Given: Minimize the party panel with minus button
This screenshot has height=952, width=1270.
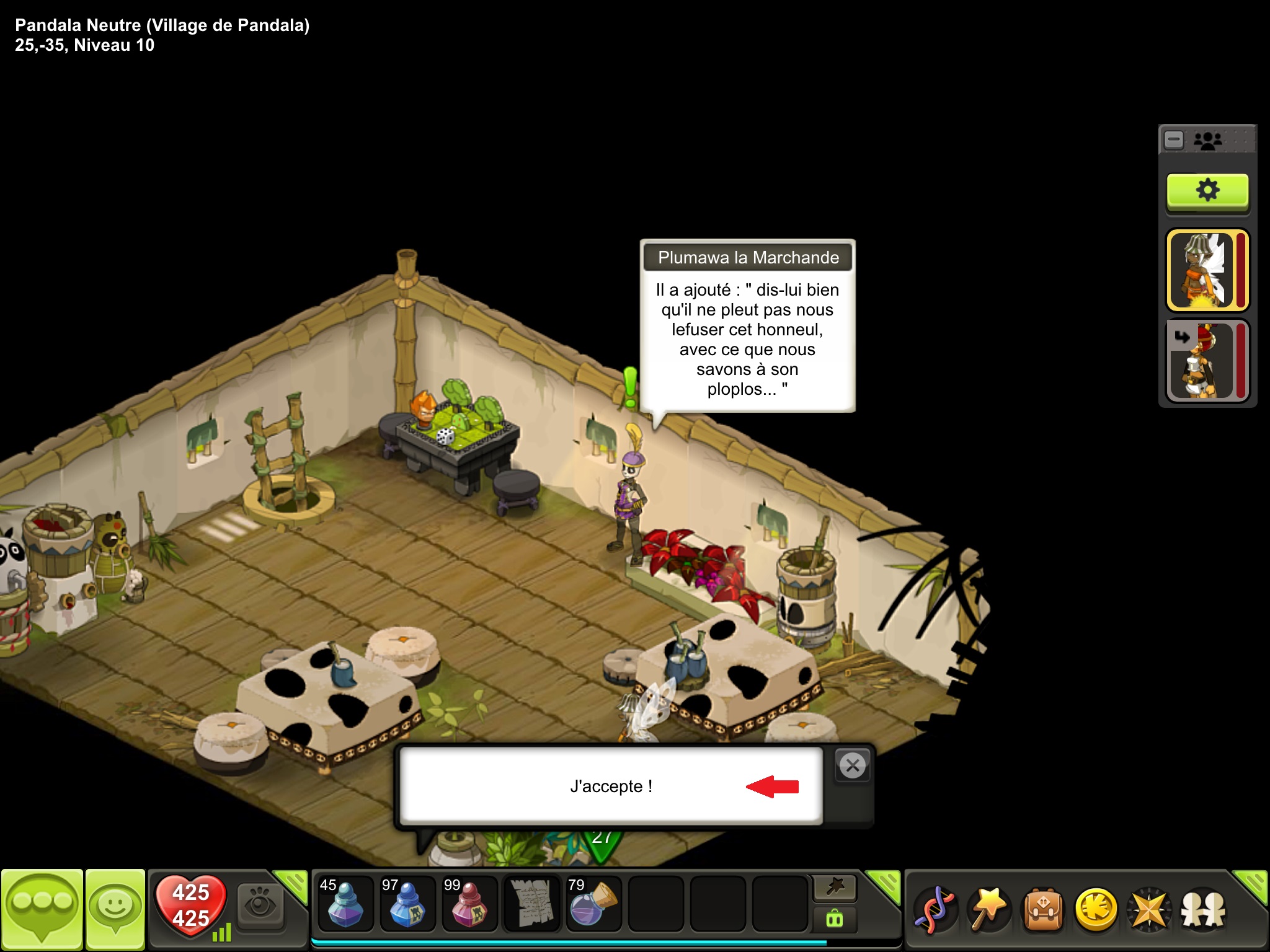Looking at the screenshot, I should coord(1174,139).
